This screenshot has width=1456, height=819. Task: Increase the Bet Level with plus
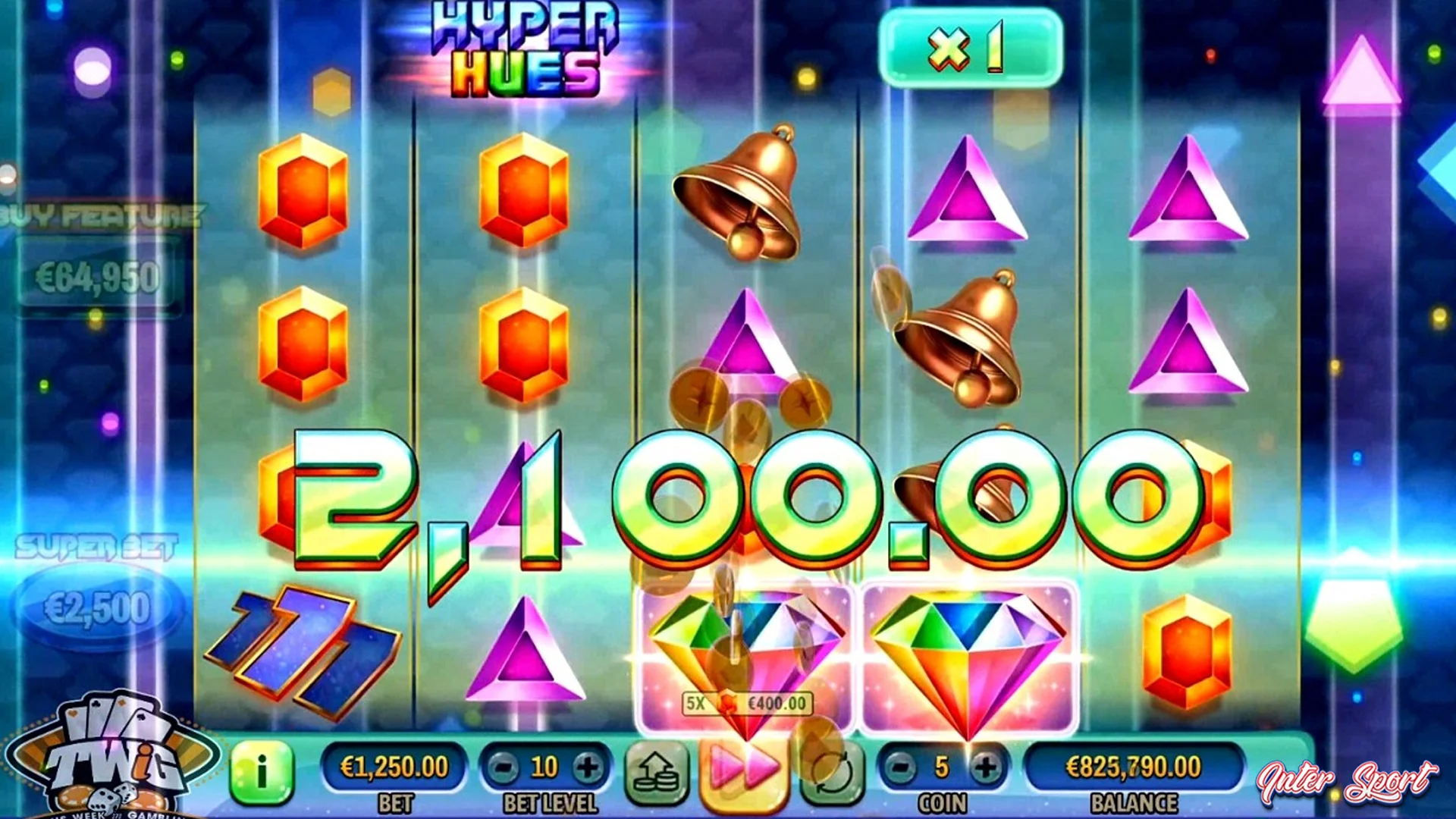(x=585, y=766)
